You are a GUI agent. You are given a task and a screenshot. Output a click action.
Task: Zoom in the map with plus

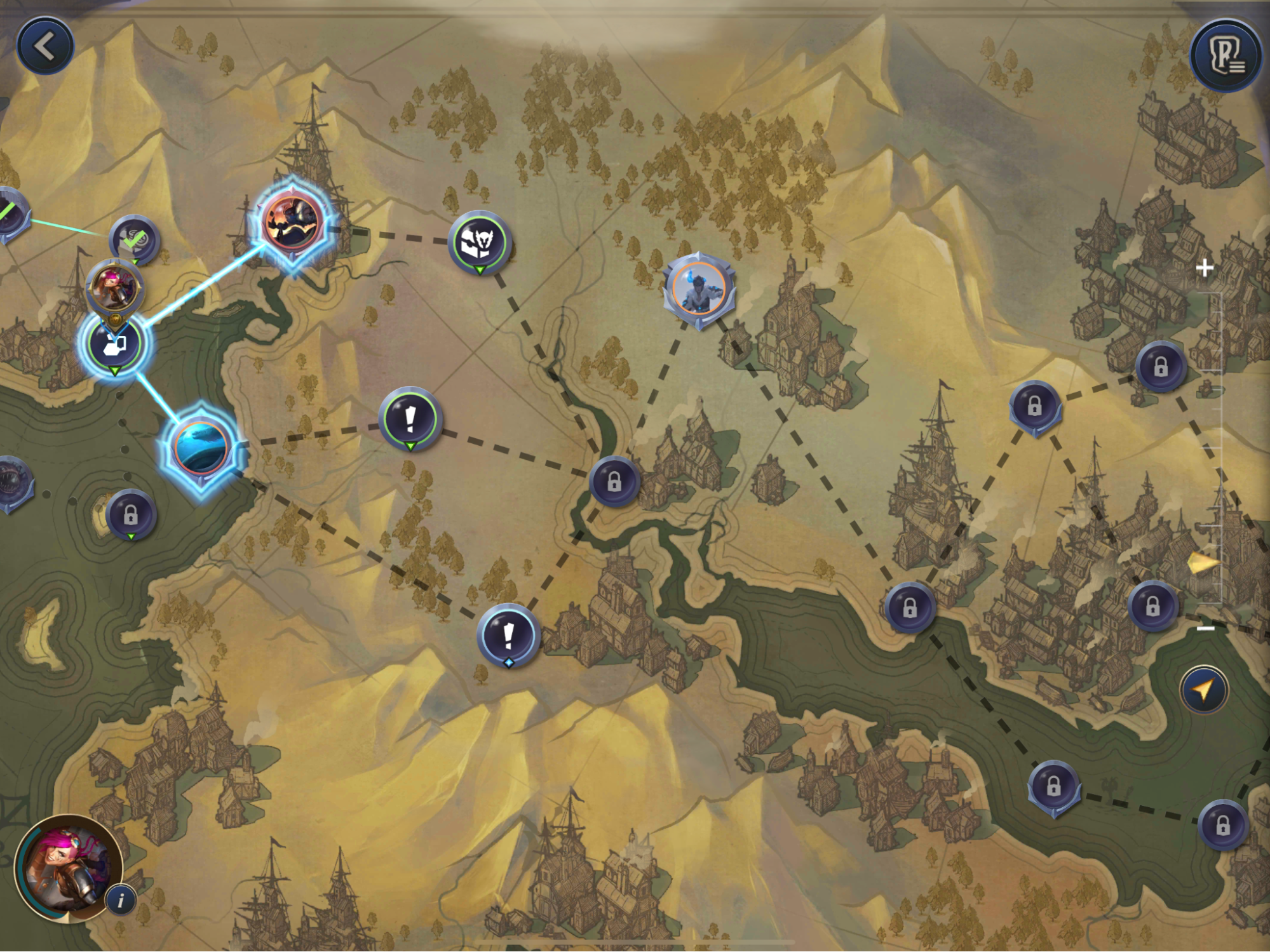[1204, 268]
